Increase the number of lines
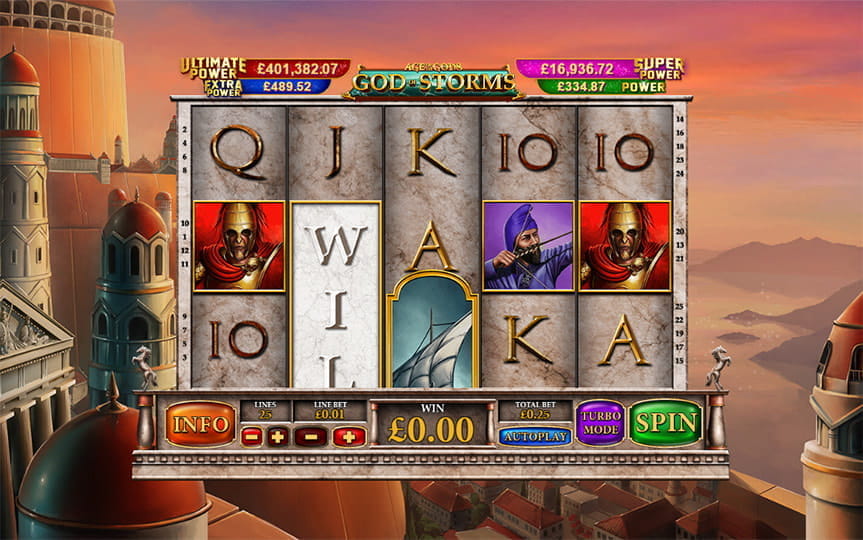 coord(277,436)
